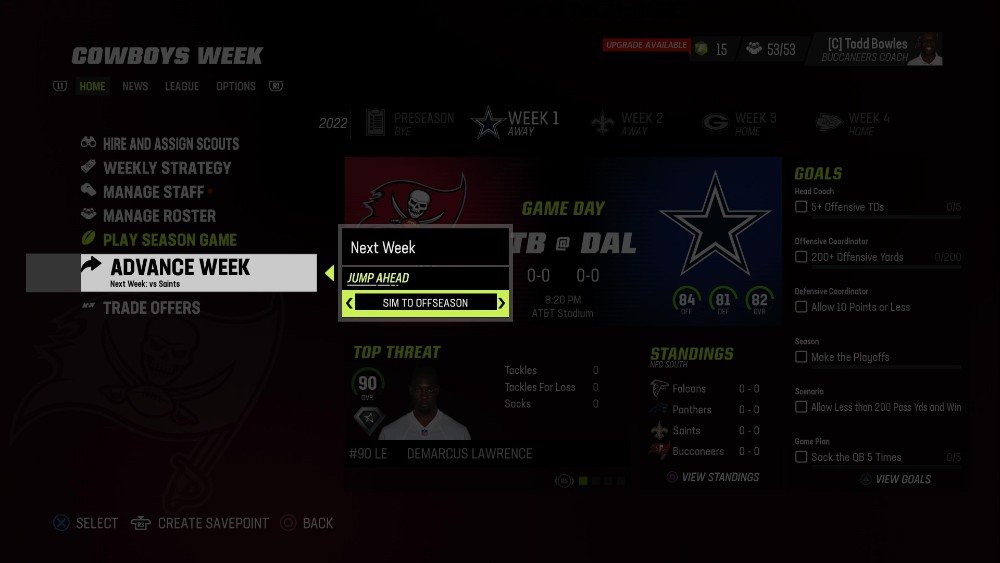Choose Play Season Game
The height and width of the screenshot is (563, 1000).
(170, 240)
